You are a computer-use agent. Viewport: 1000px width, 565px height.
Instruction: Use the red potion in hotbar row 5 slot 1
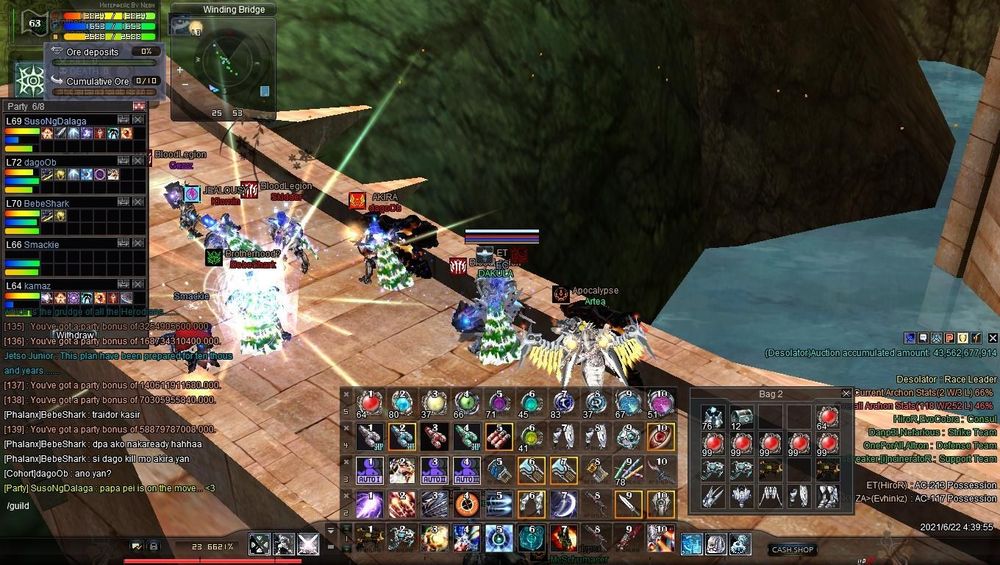pos(370,402)
